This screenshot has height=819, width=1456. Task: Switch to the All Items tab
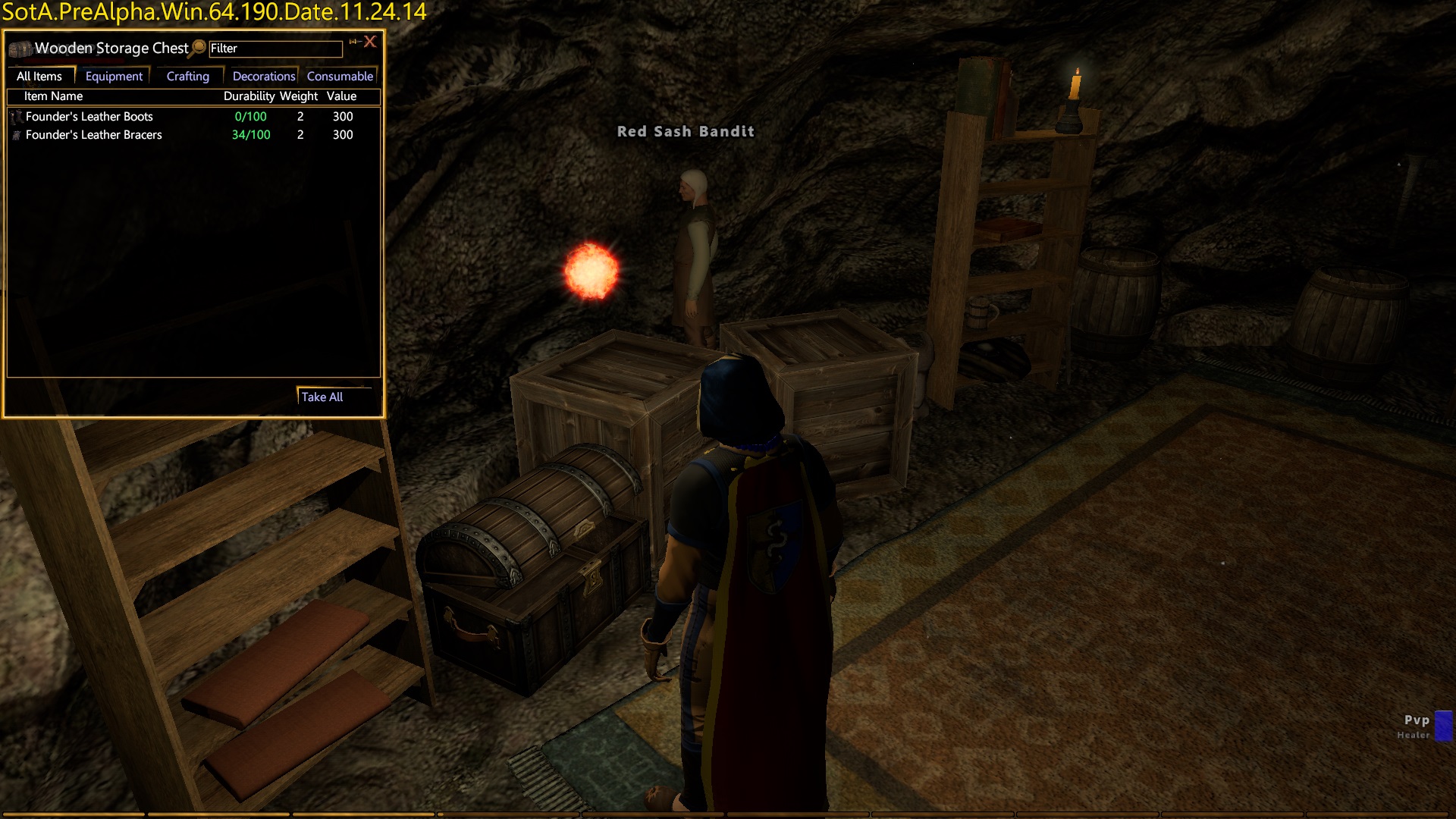pyautogui.click(x=39, y=77)
